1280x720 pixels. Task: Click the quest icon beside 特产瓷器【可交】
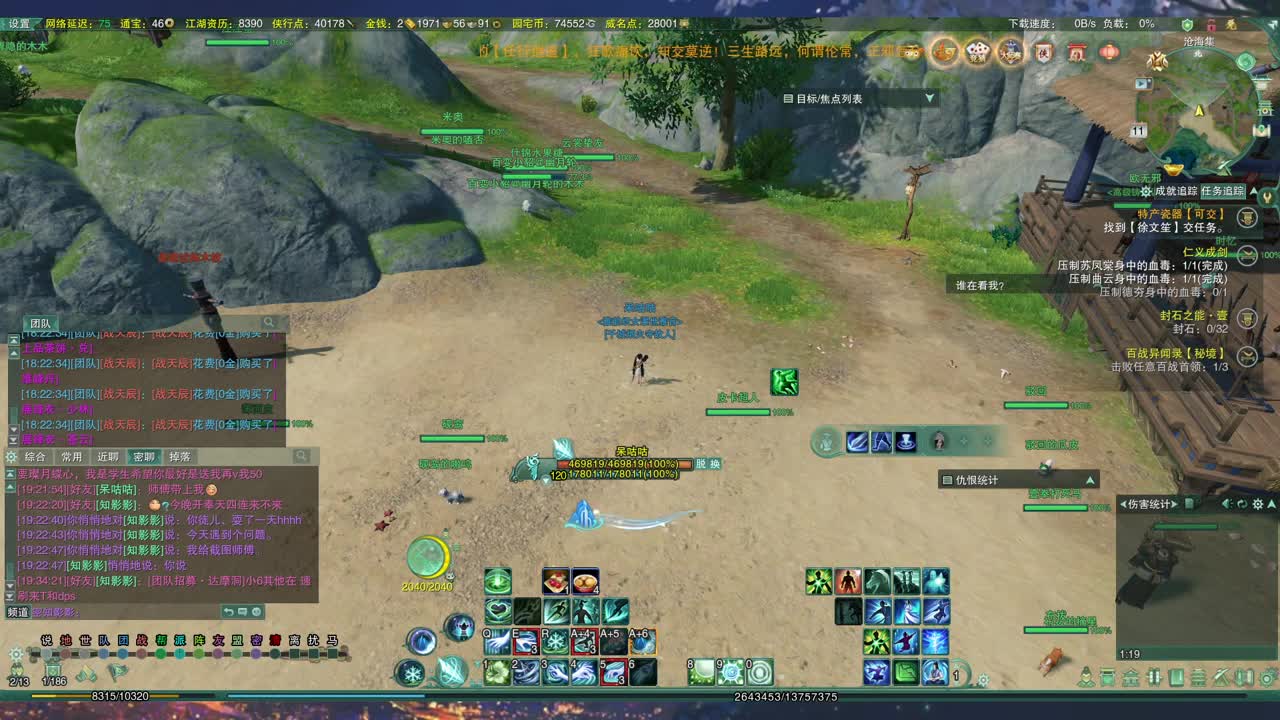(x=1246, y=218)
